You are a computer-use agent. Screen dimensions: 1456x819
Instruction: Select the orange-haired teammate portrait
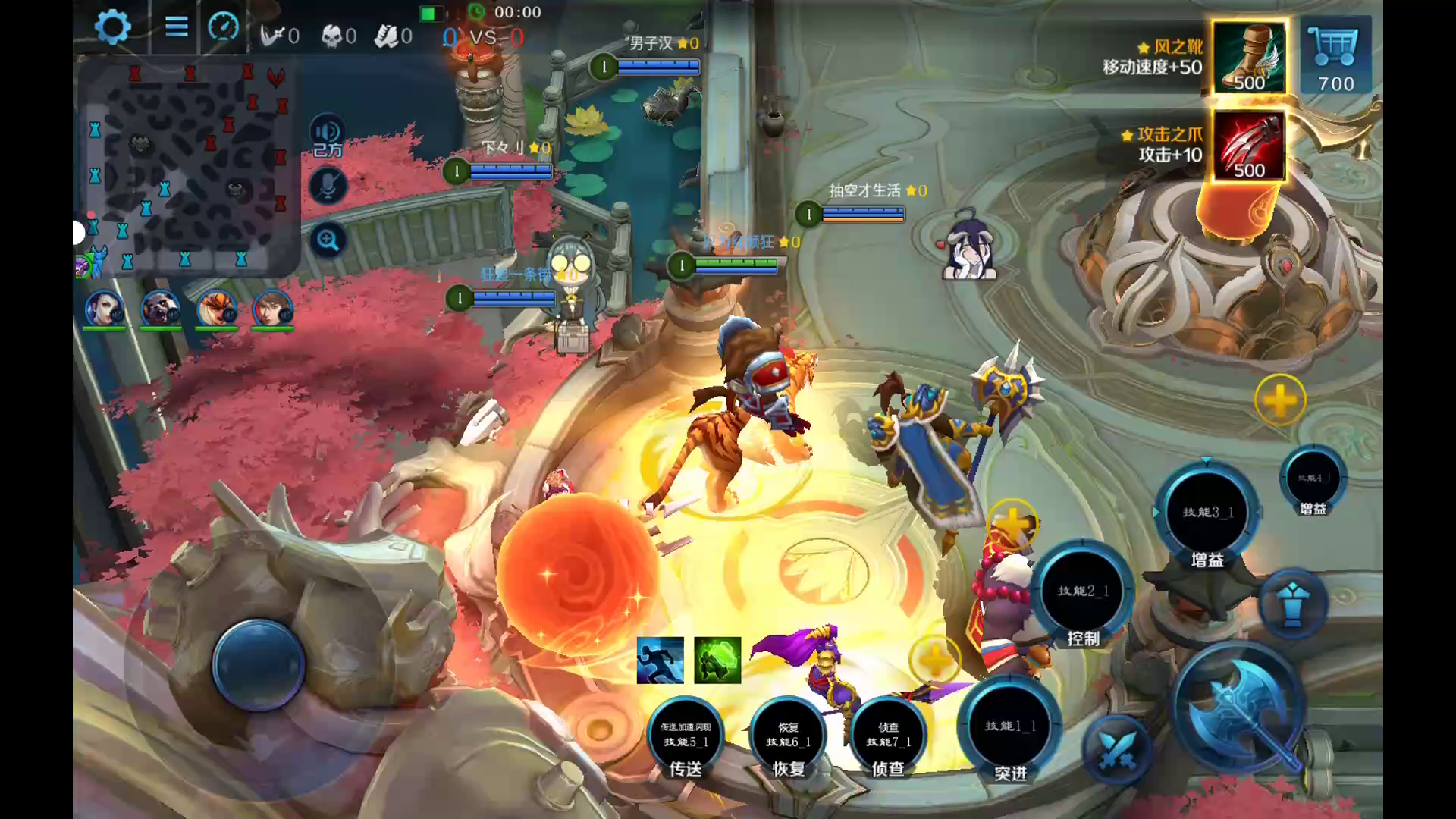(x=216, y=309)
